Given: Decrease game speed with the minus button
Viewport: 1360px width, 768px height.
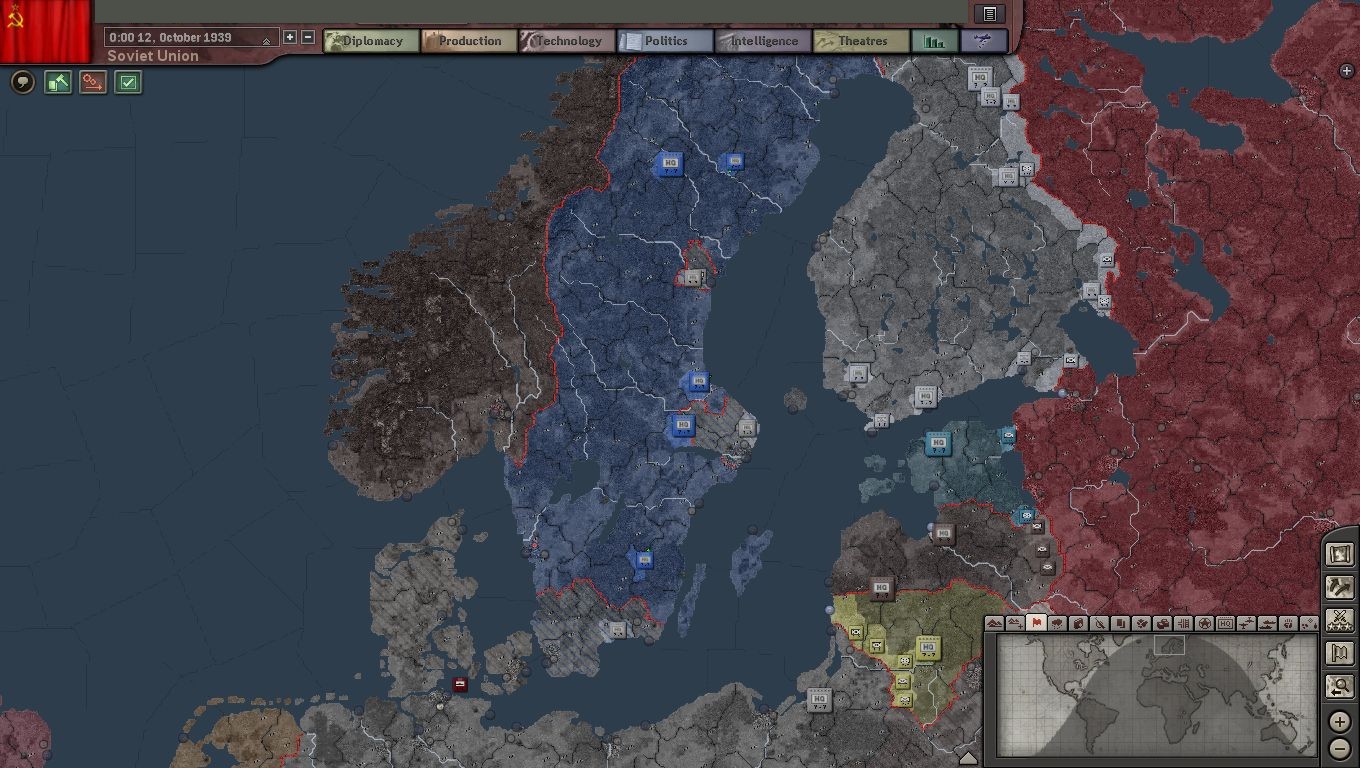Looking at the screenshot, I should coord(308,37).
